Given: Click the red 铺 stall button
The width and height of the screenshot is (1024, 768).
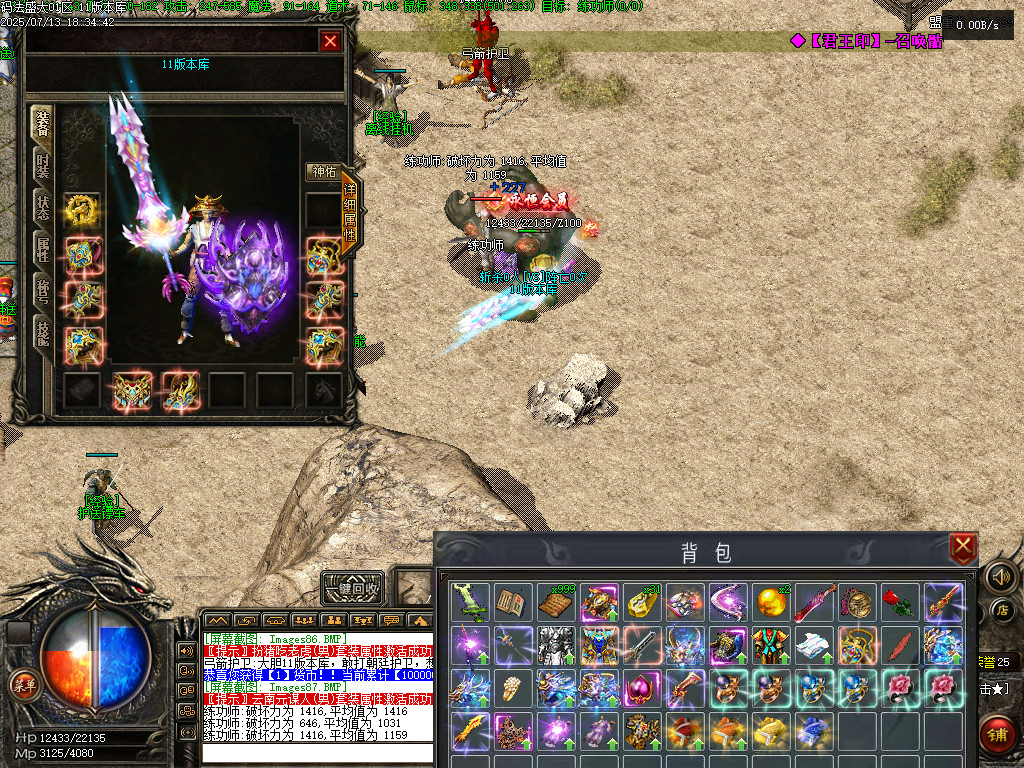Looking at the screenshot, I should point(998,733).
